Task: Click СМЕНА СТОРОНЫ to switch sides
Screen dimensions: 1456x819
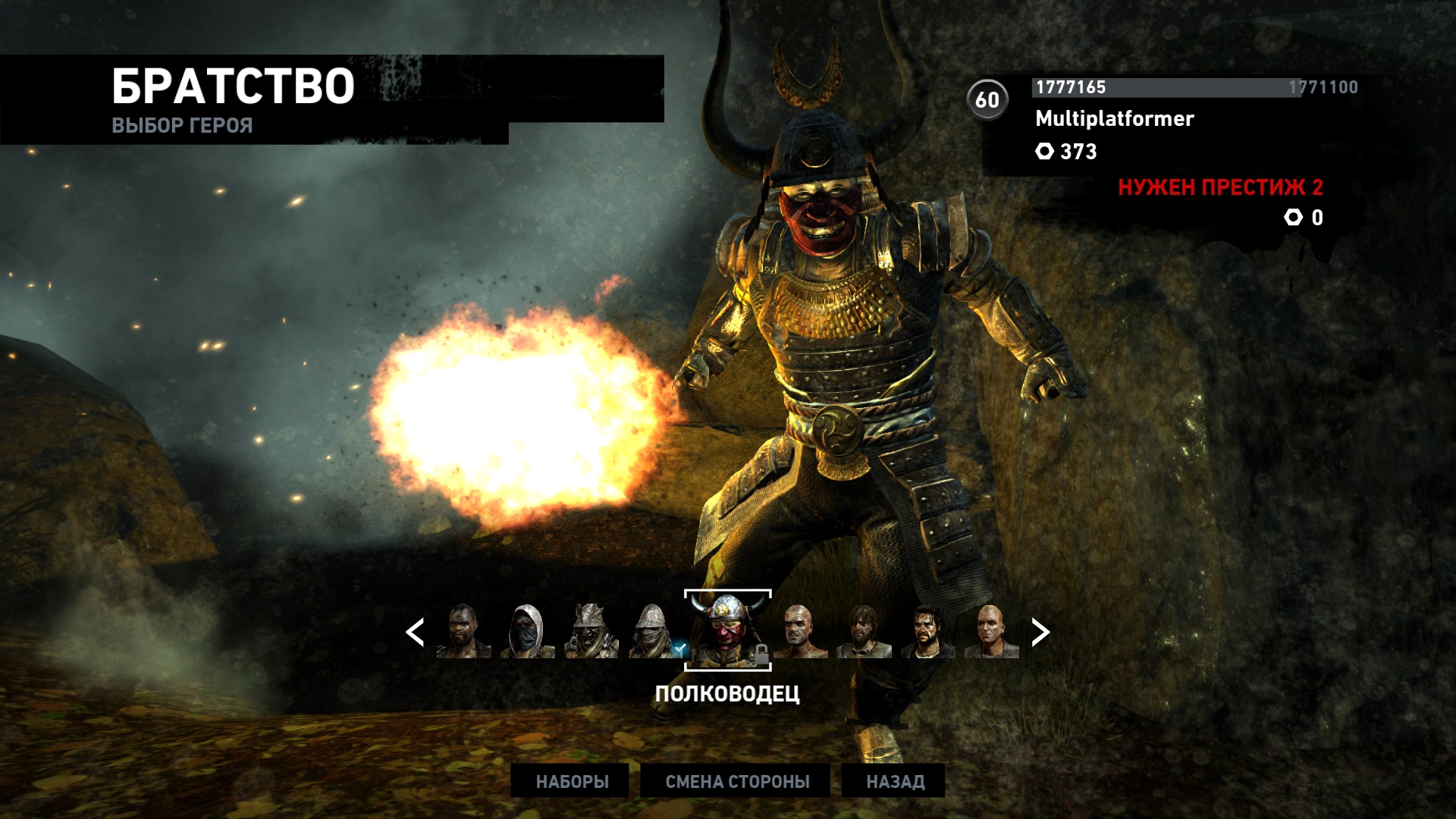Action: click(x=736, y=781)
